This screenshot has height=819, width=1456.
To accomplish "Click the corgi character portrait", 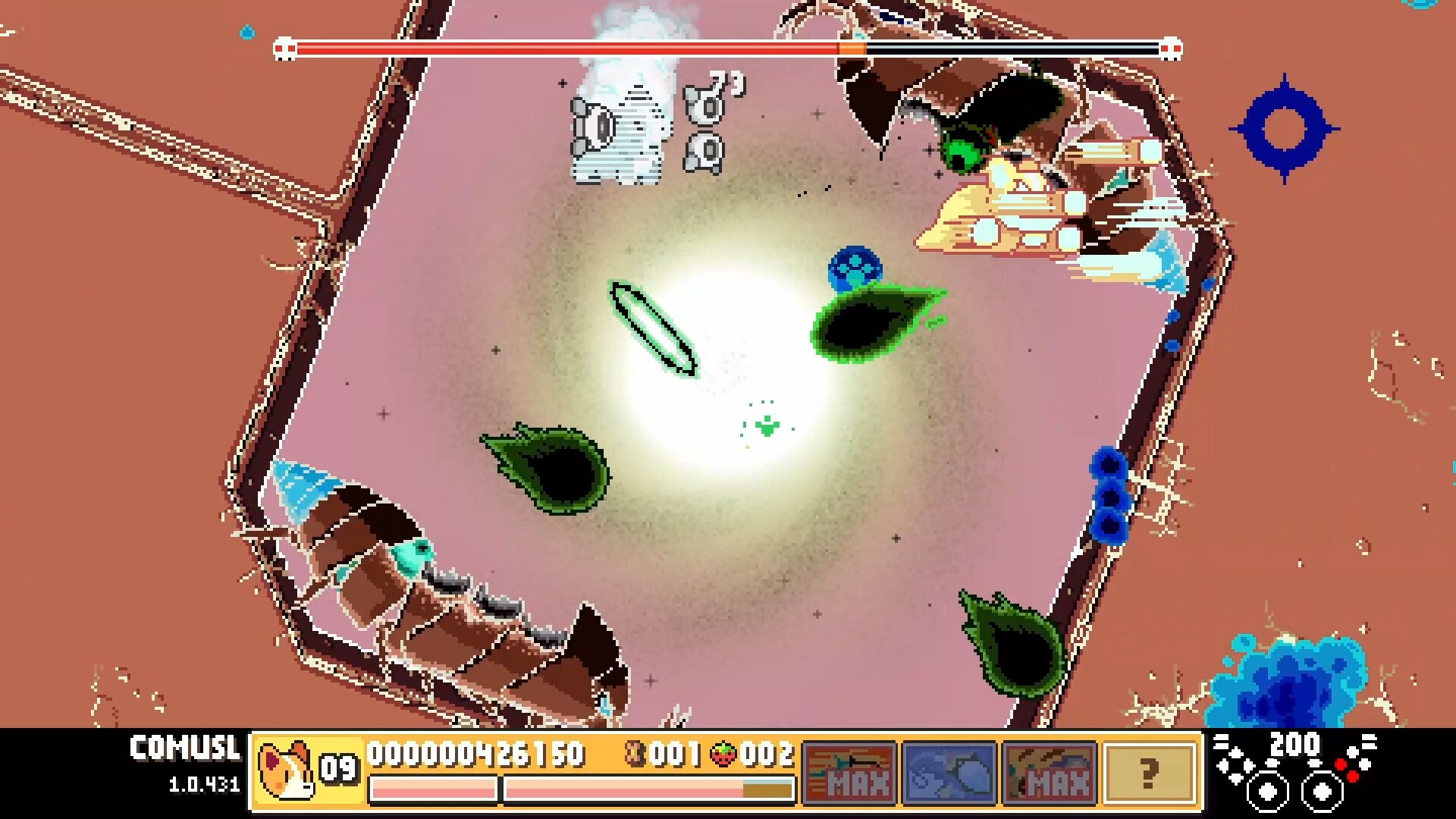I will point(285,770).
